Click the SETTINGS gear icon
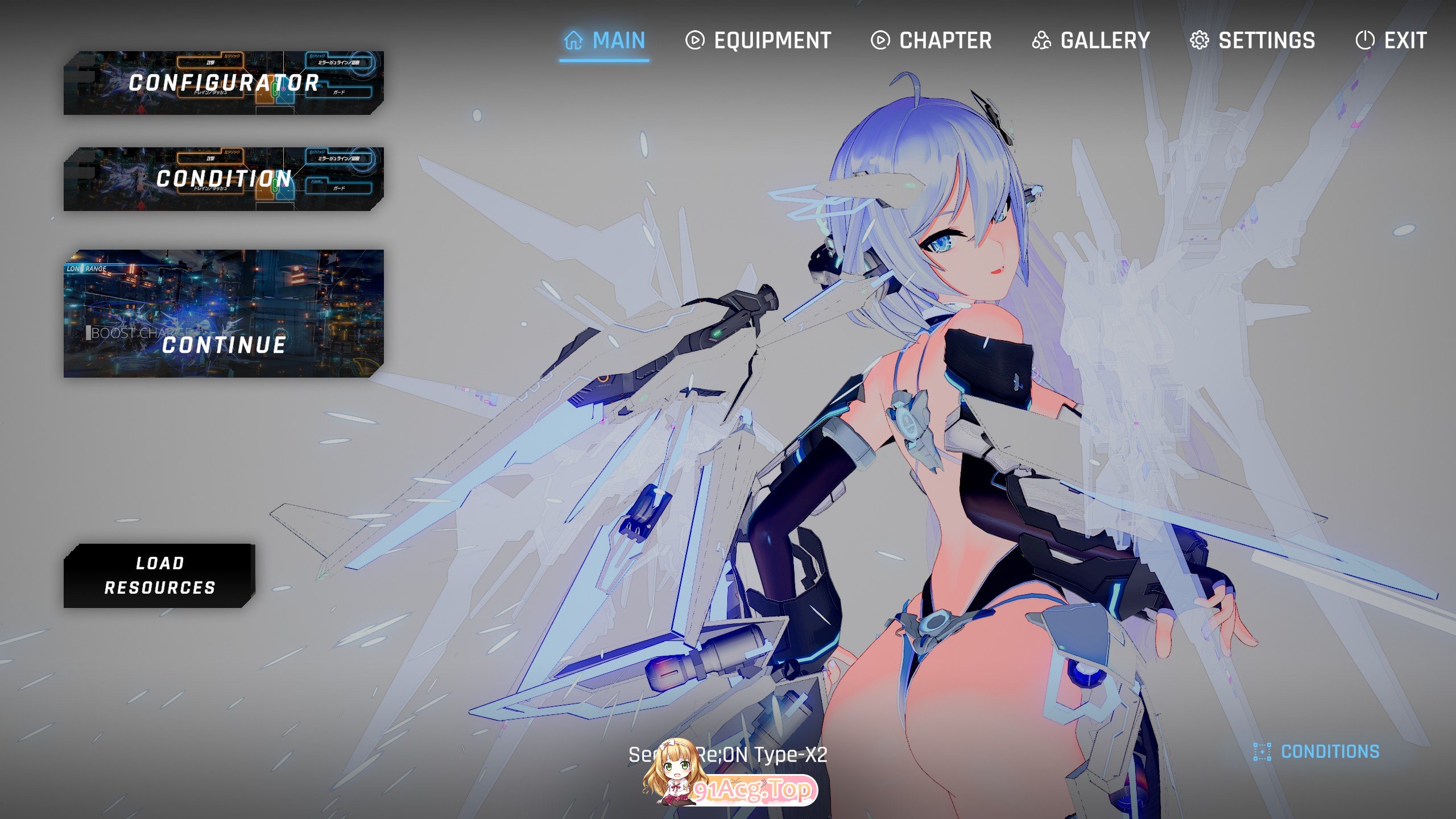The width and height of the screenshot is (1456, 819). [x=1200, y=40]
